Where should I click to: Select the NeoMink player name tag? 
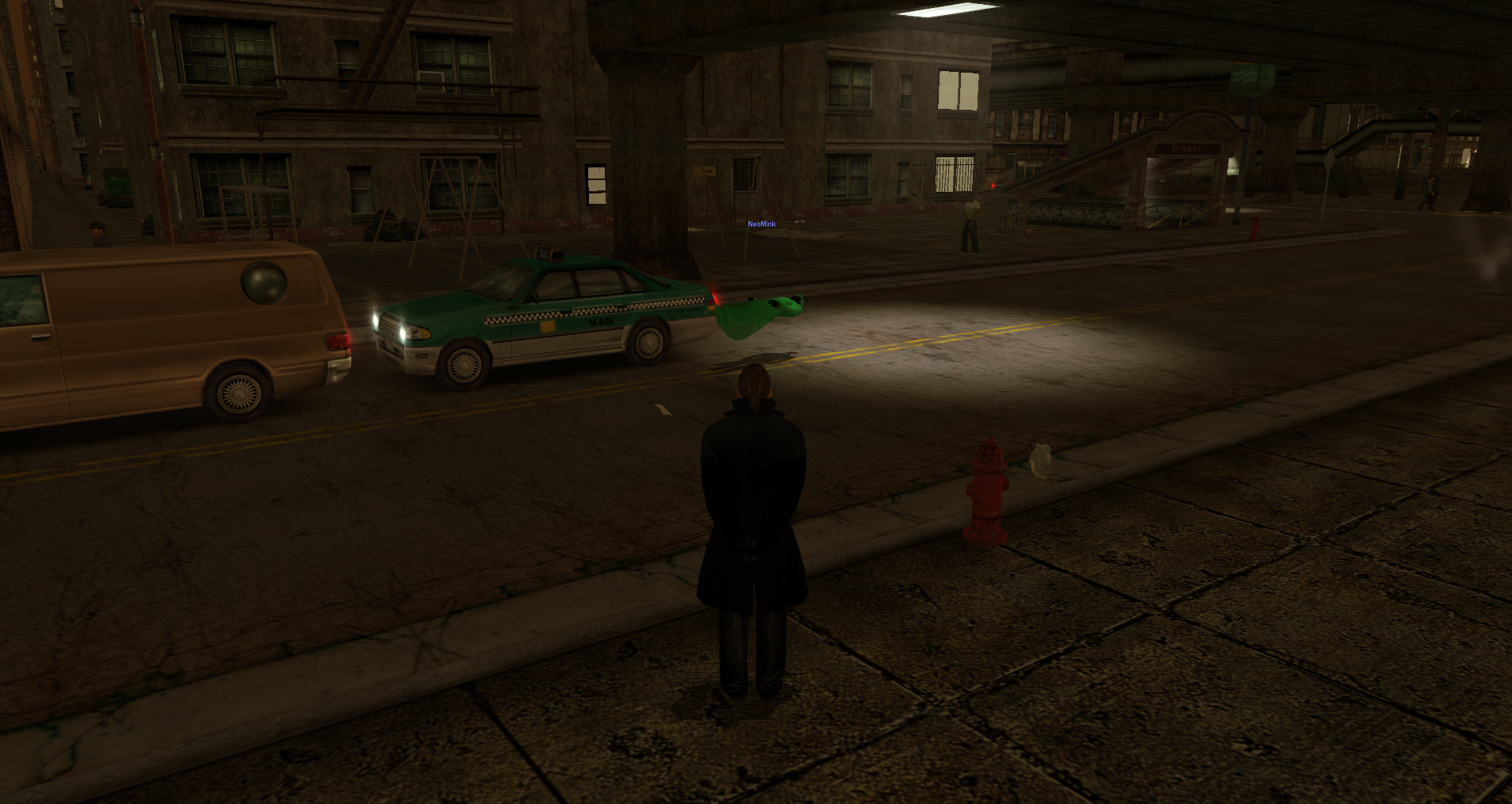pos(761,224)
